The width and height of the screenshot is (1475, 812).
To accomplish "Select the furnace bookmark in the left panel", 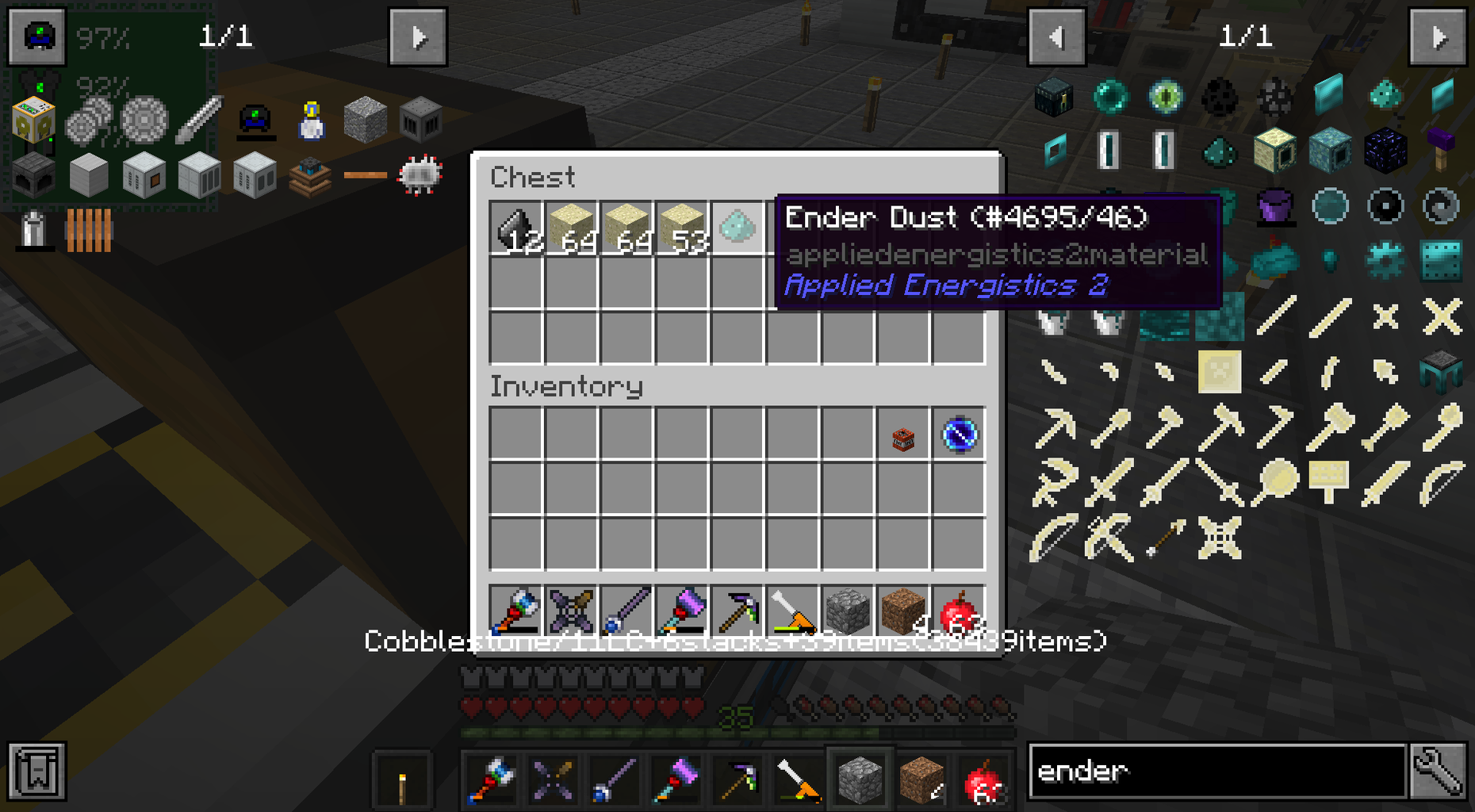I will (33, 175).
